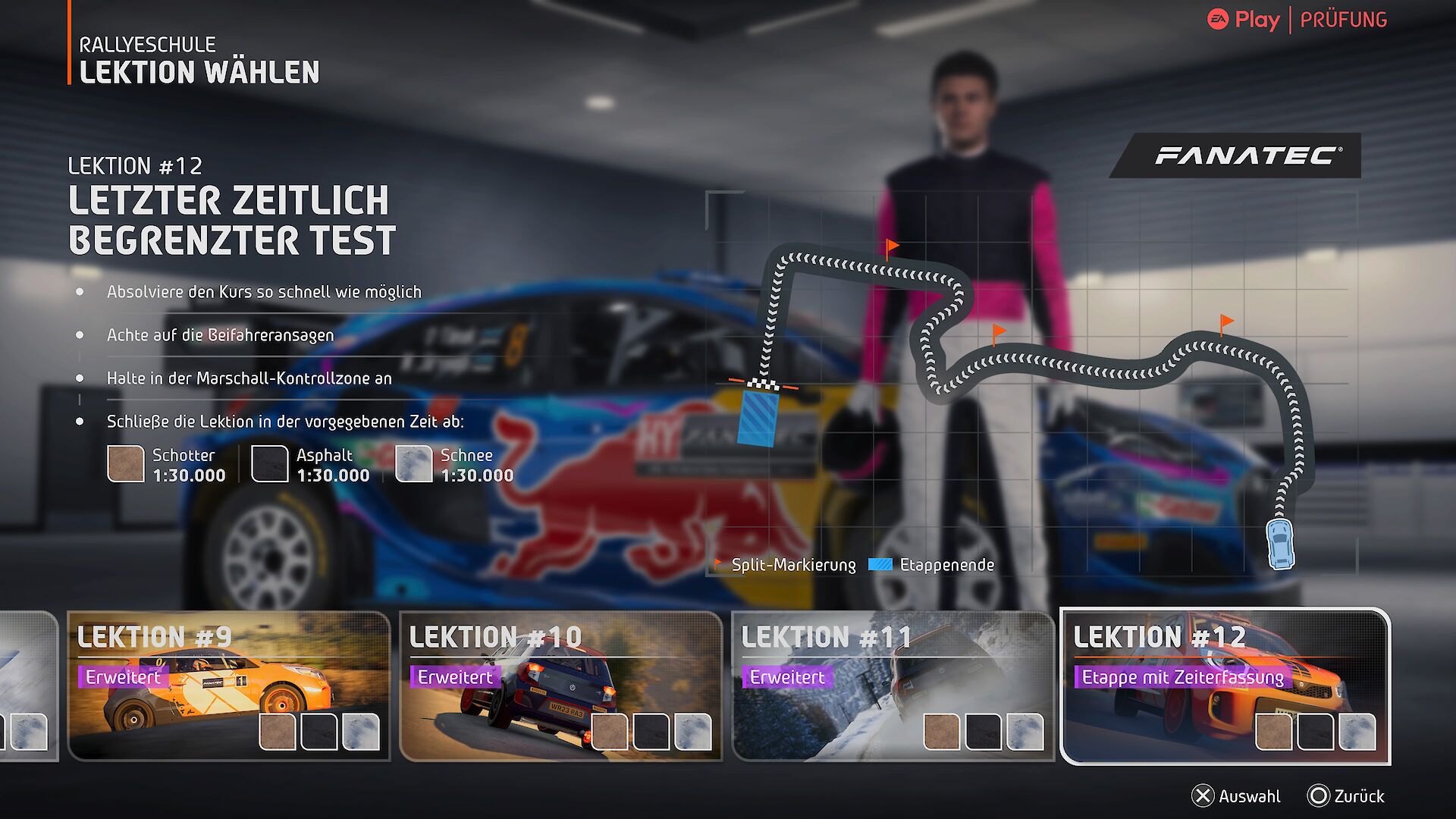
Task: Start Lektion #12 Etappe mit Zeiterfassung
Action: click(1225, 686)
